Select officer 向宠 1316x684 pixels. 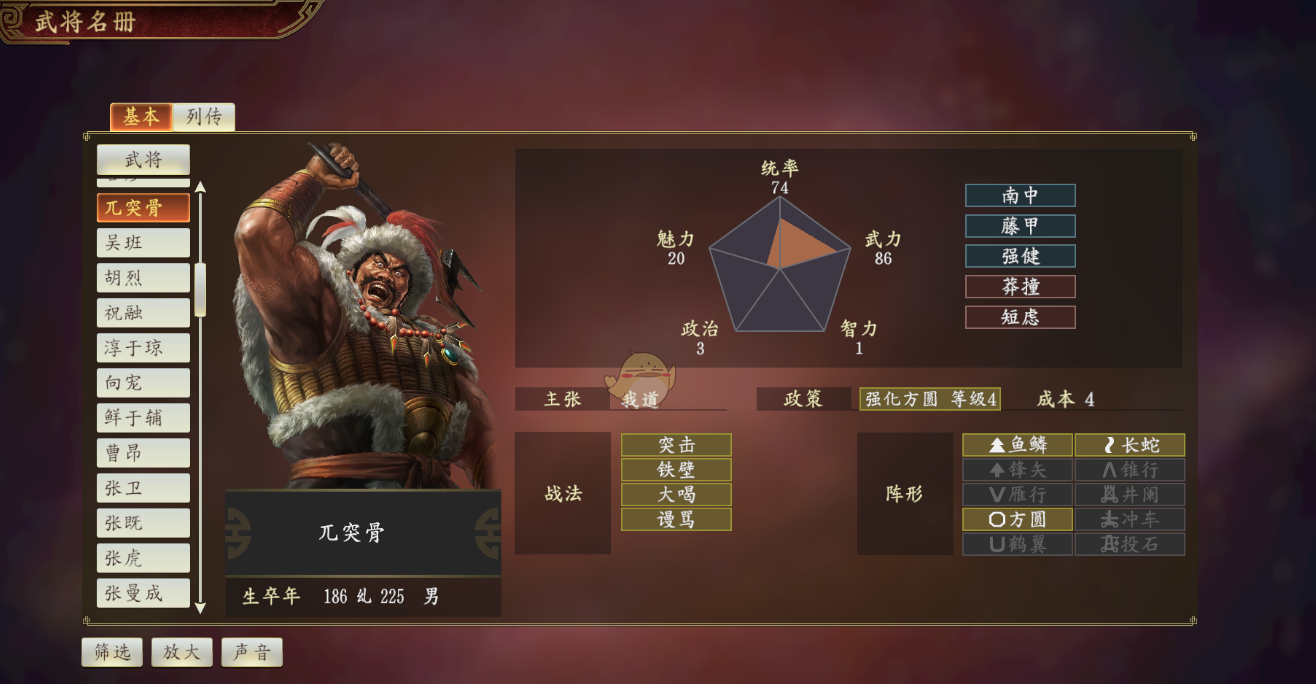(x=143, y=383)
